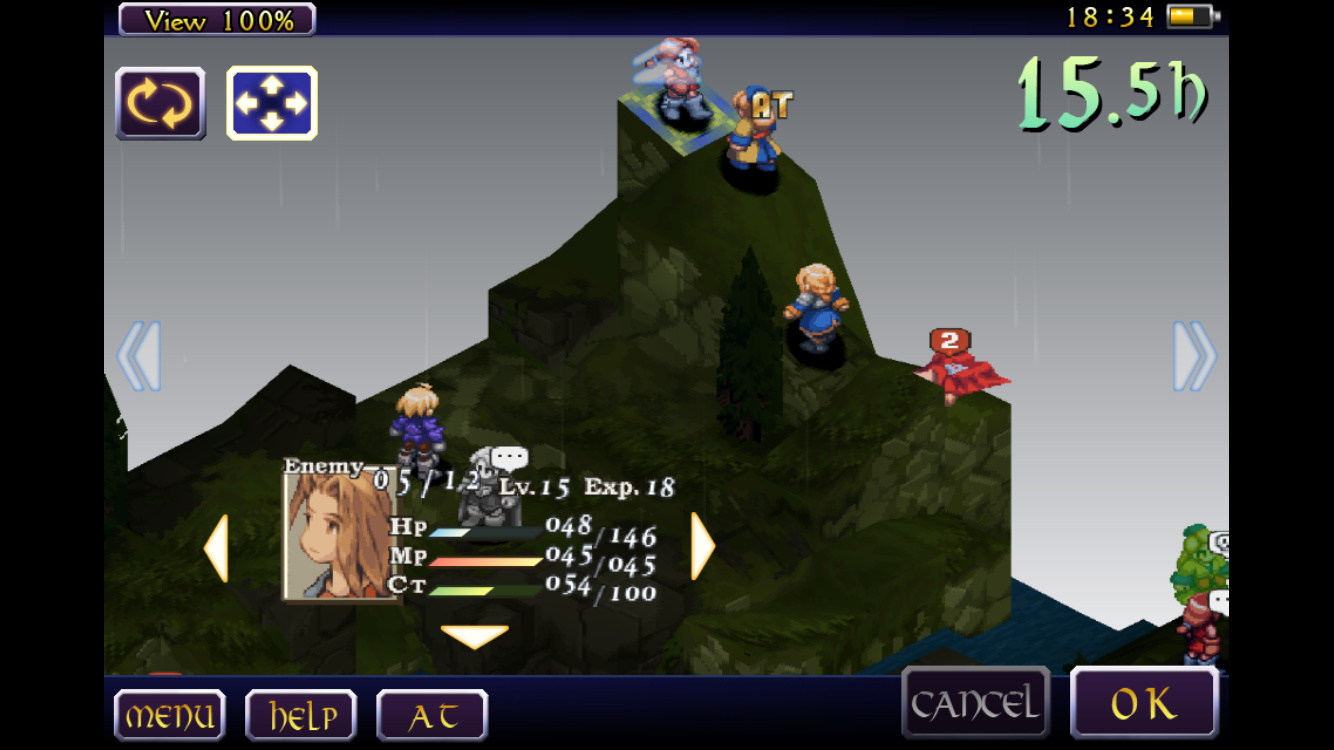The image size is (1334, 750).
Task: Rotate map right with double chevron
Action: [1194, 356]
